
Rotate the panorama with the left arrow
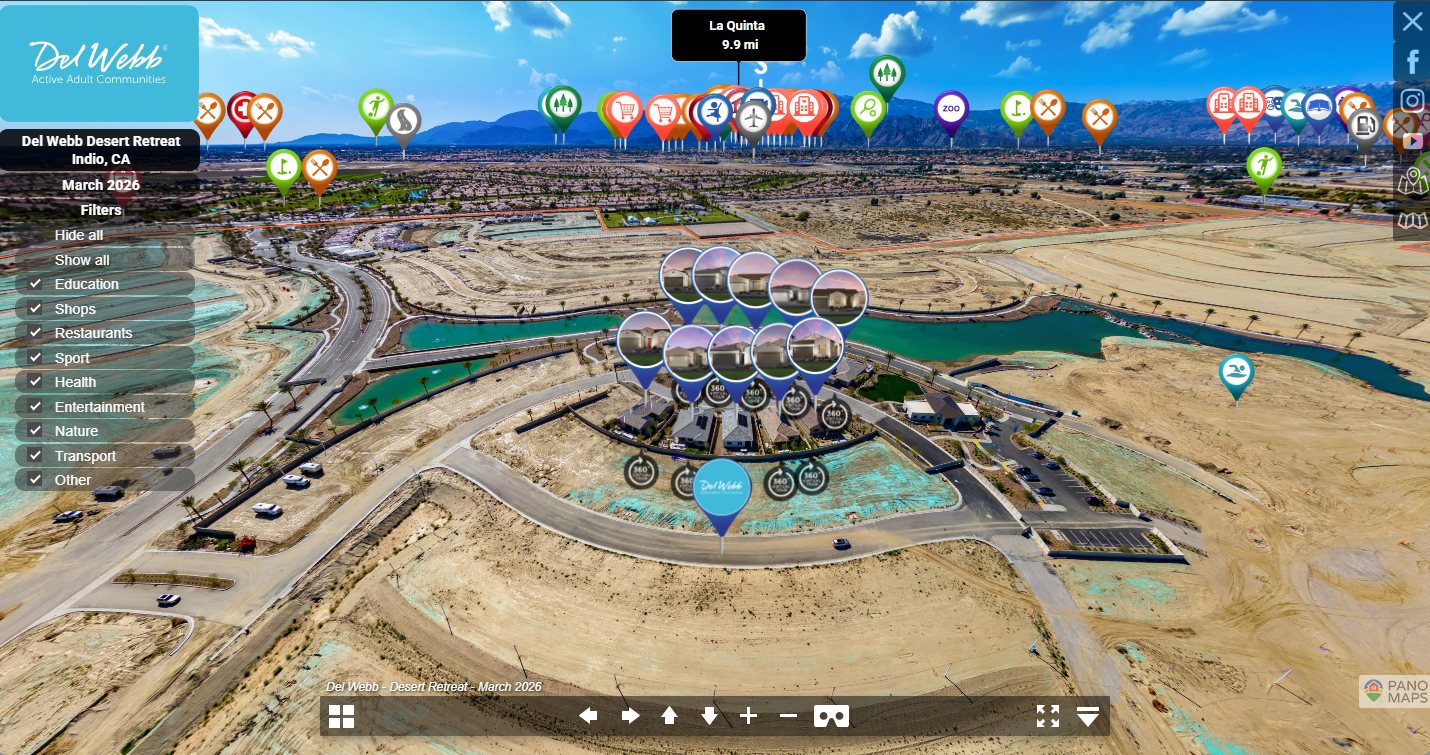(x=589, y=716)
